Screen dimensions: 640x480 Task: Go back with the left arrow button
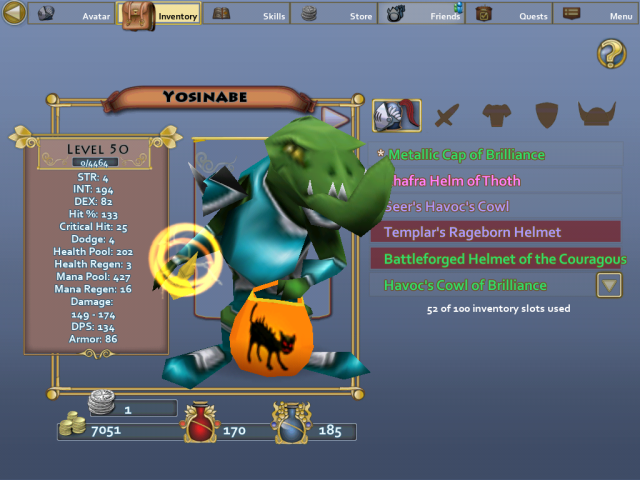click(12, 14)
